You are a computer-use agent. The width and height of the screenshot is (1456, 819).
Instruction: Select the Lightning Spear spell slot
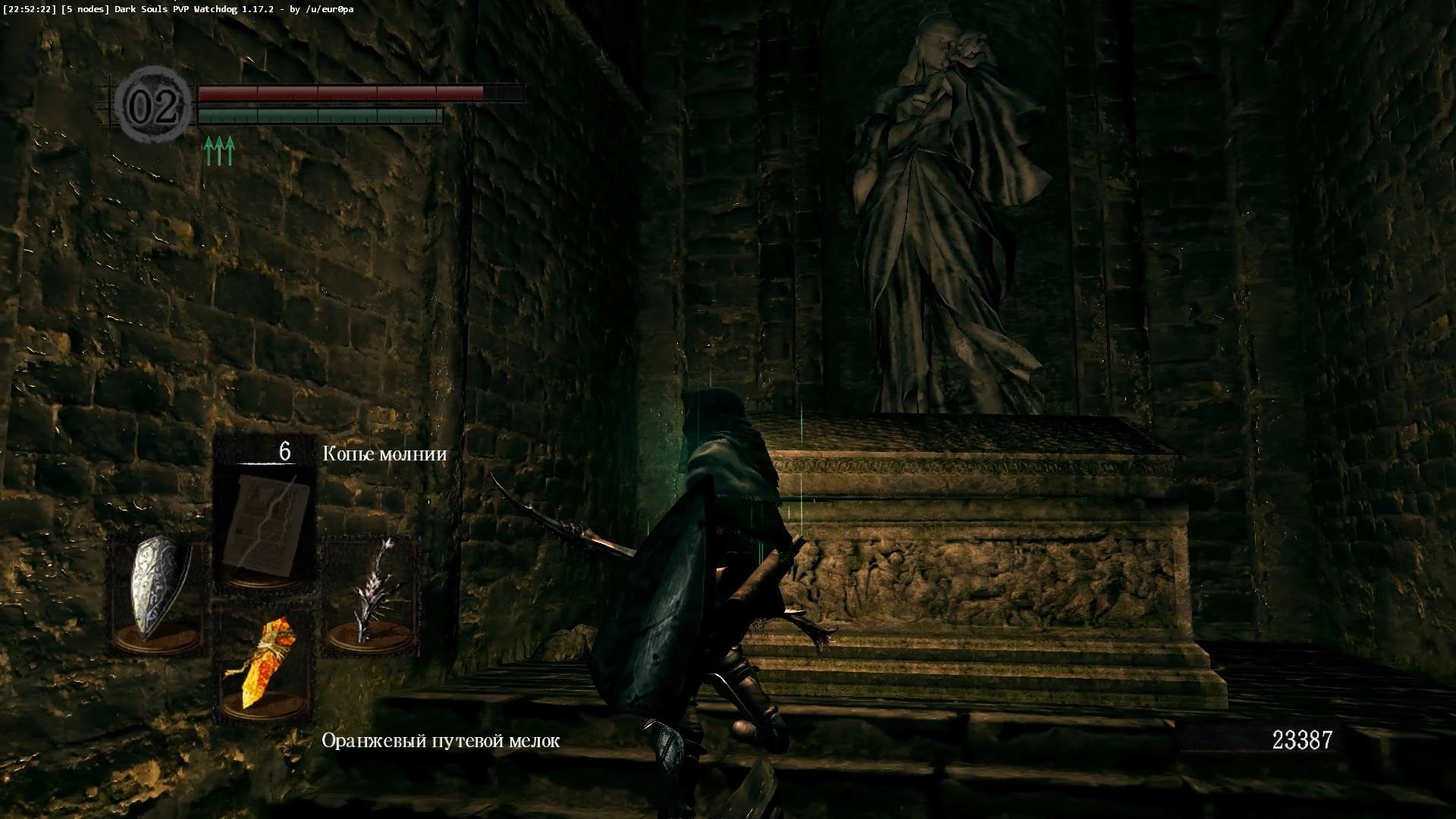tap(265, 525)
